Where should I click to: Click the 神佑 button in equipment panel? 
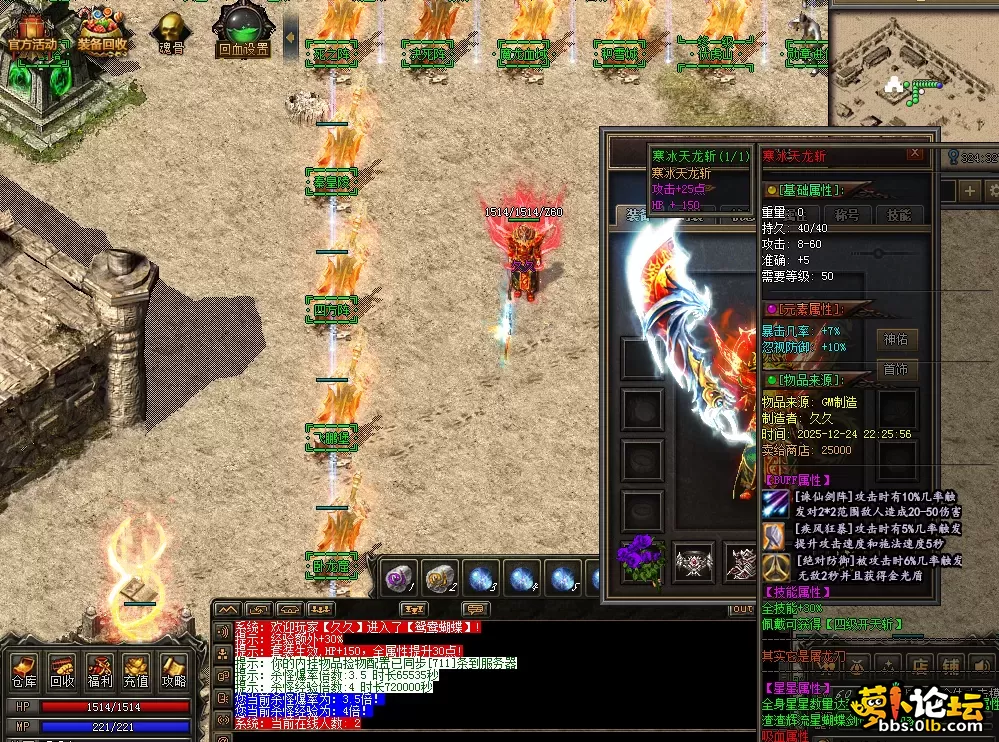click(896, 340)
